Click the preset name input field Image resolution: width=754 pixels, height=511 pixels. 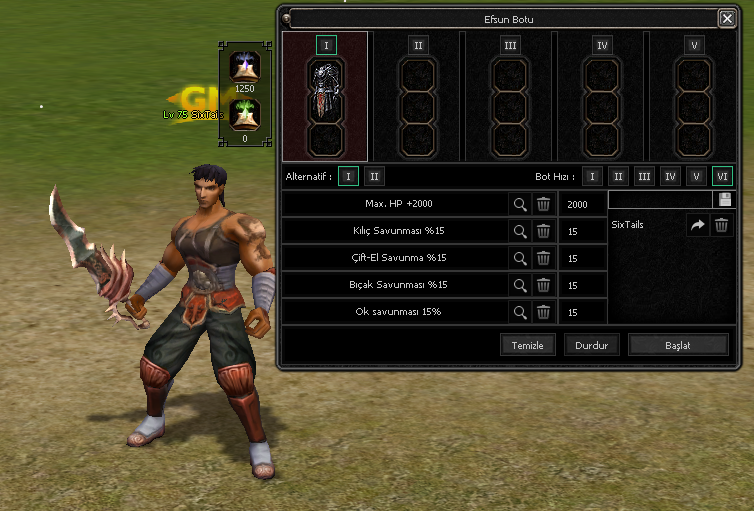659,200
